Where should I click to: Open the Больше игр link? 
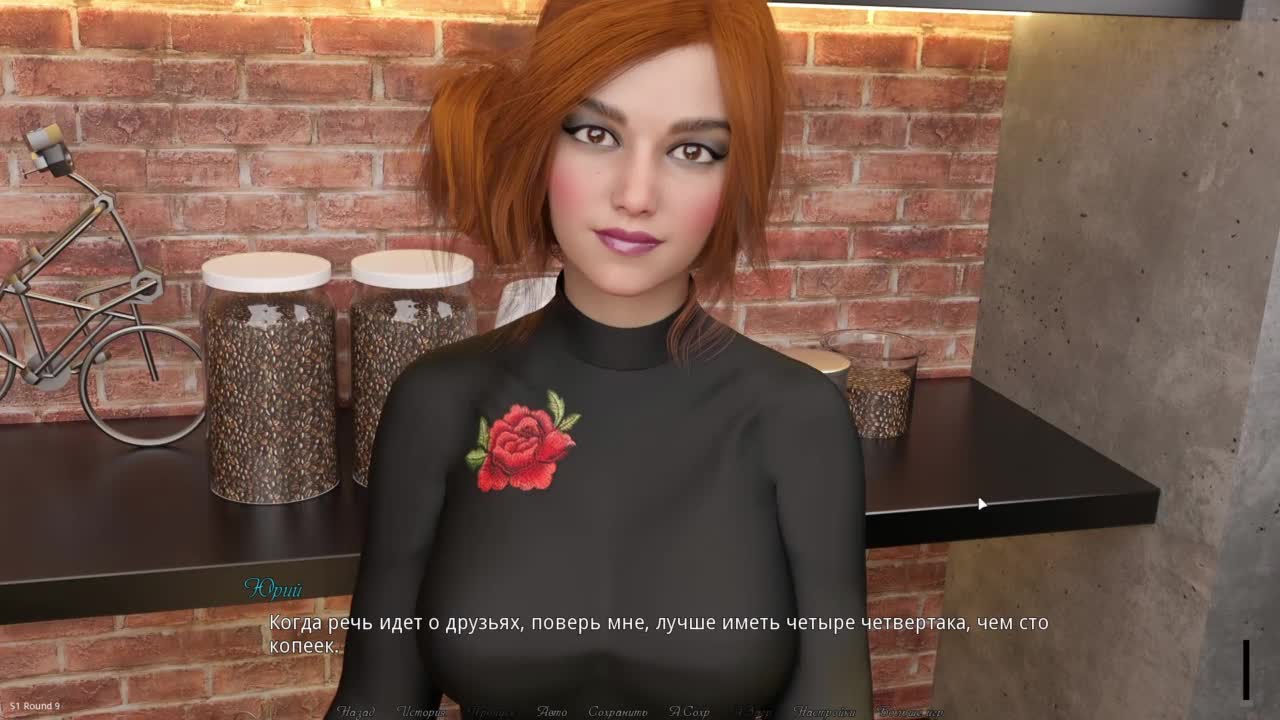[909, 712]
